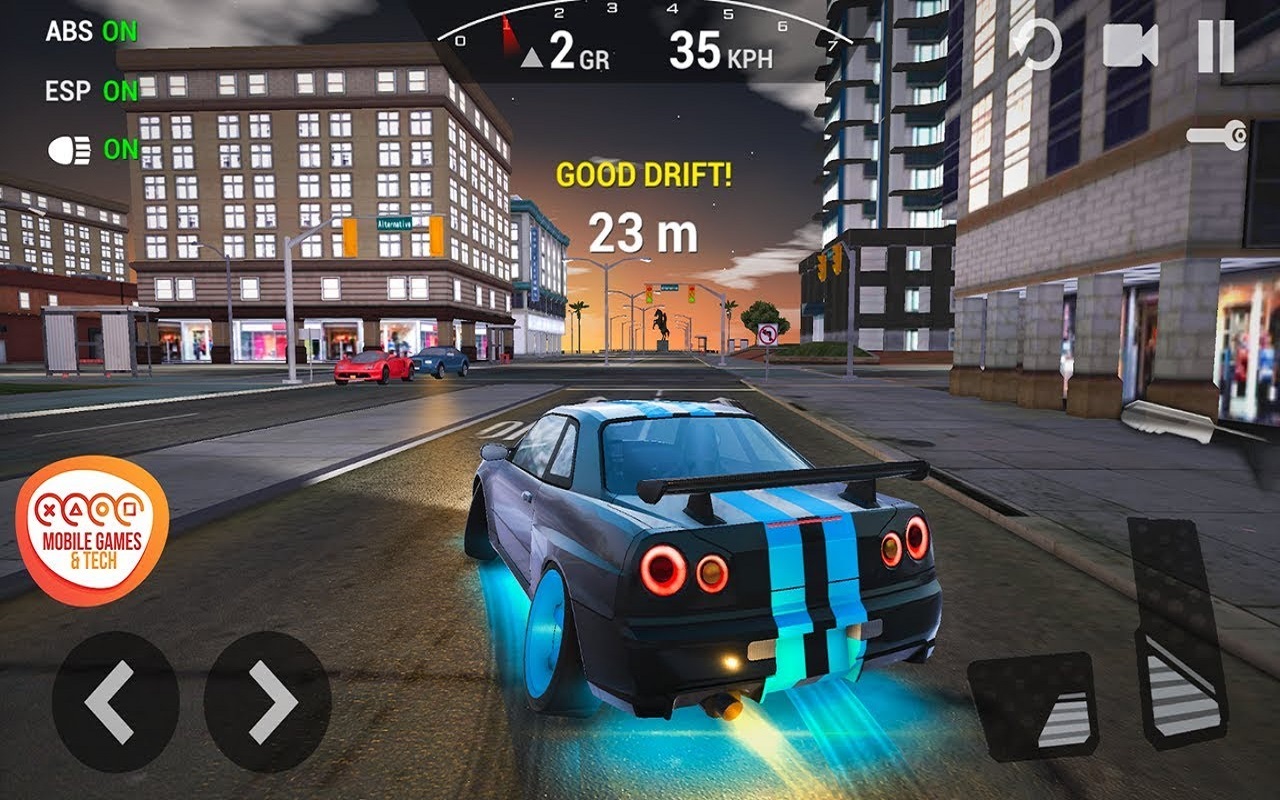Switch the headlights toggle
Image resolution: width=1280 pixels, height=800 pixels.
[x=93, y=150]
